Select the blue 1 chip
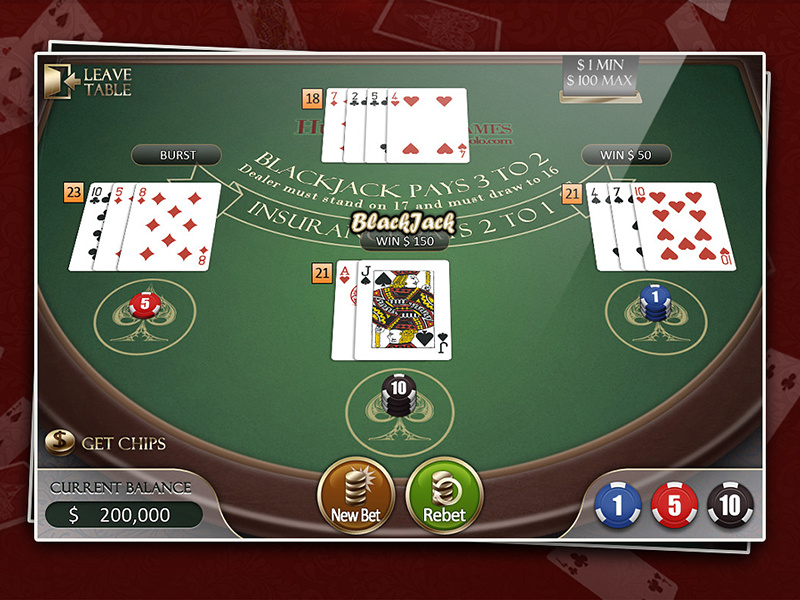Screen dimensions: 800x600 [617, 506]
